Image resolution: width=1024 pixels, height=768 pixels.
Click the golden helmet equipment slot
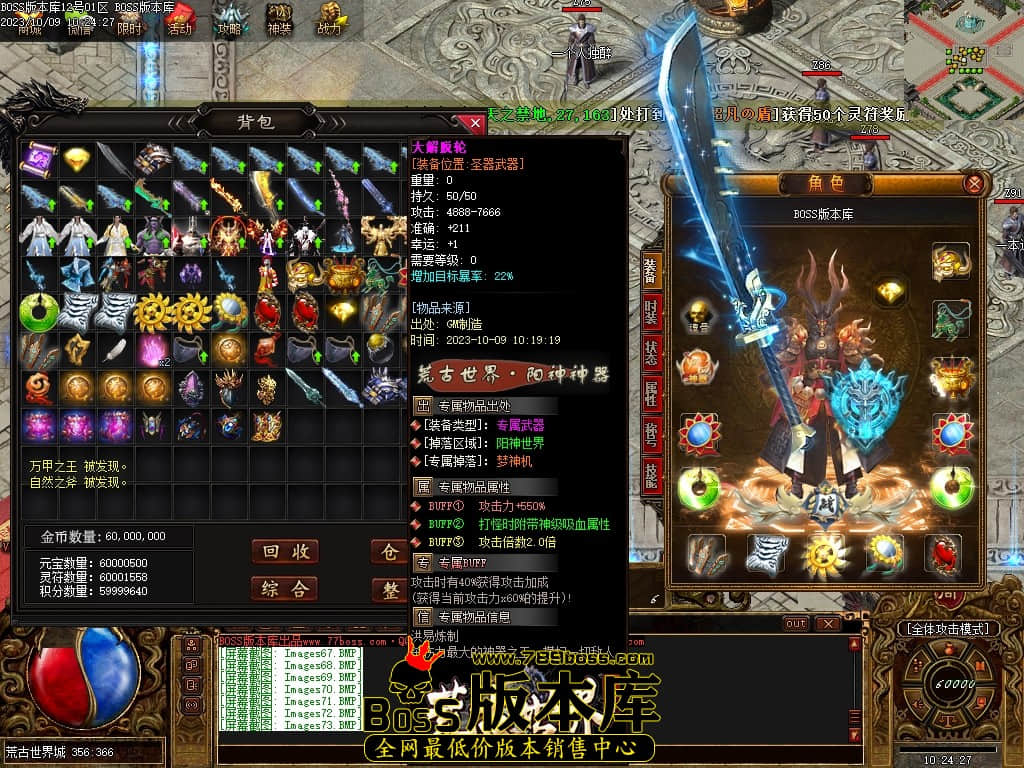click(x=950, y=261)
